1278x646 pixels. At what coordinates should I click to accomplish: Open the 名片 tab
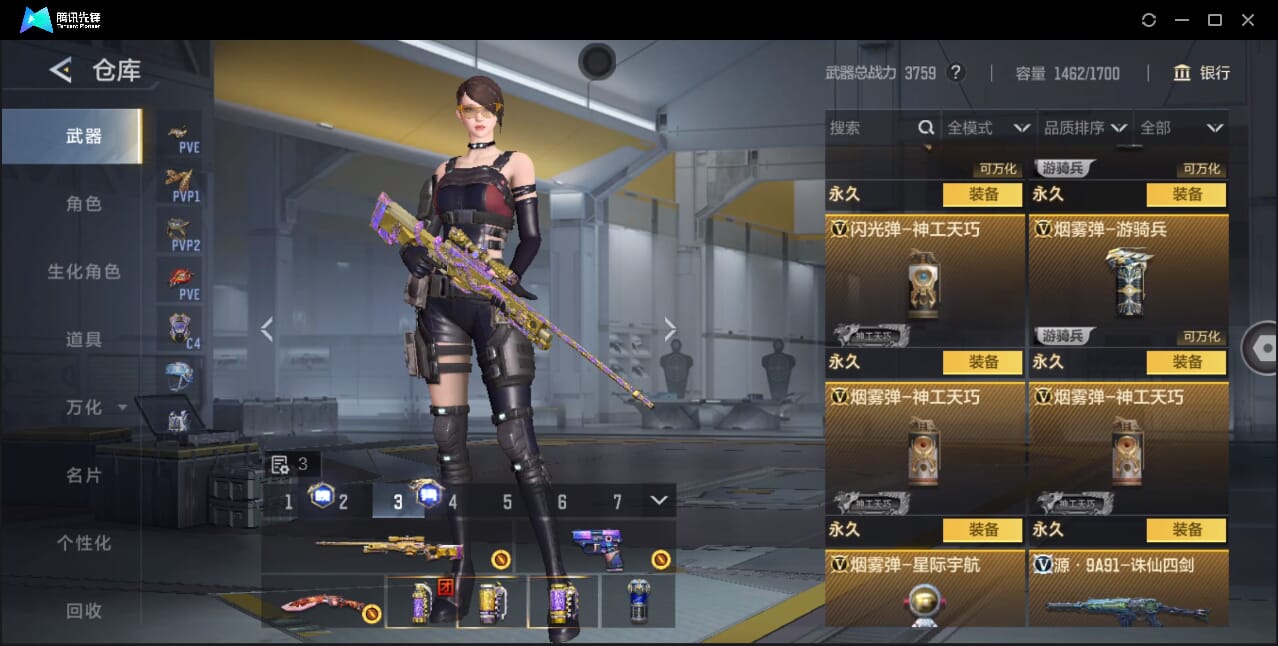[x=84, y=476]
